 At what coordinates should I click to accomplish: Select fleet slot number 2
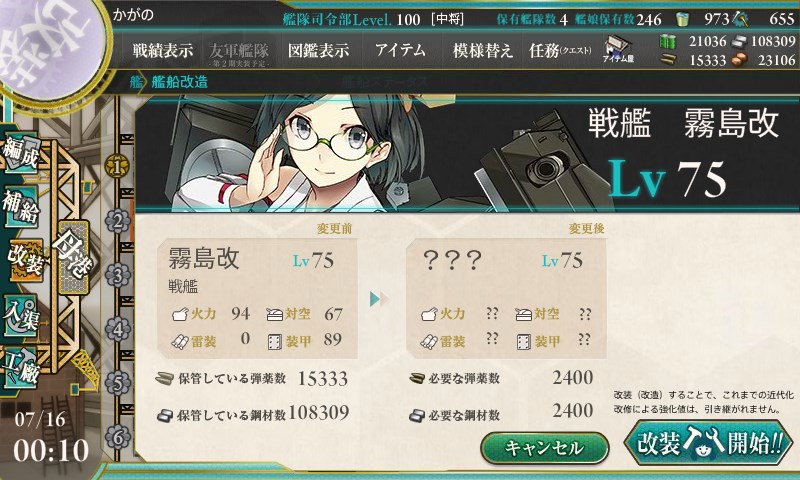(118, 220)
